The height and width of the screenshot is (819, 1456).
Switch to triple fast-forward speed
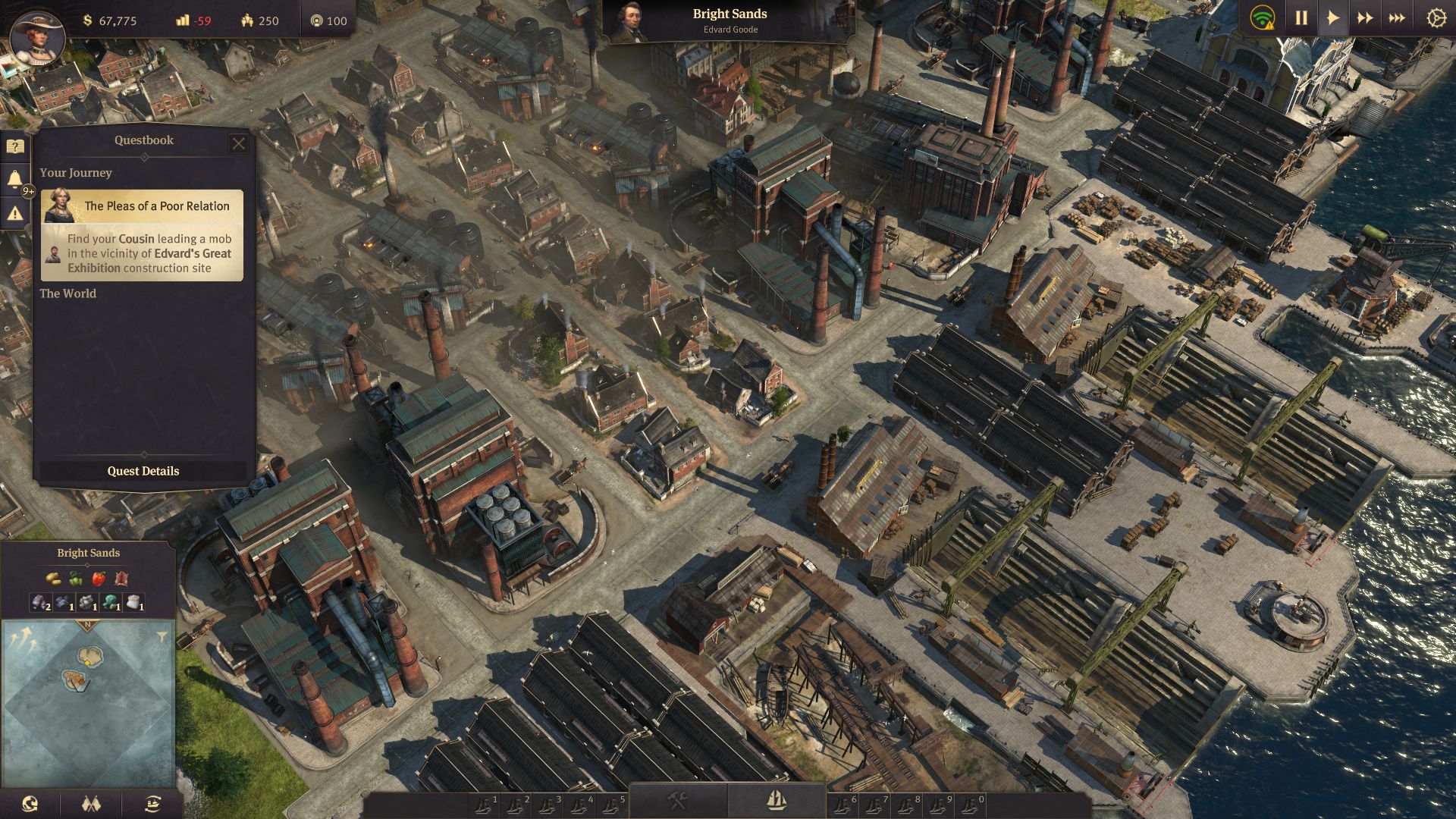pos(1396,18)
